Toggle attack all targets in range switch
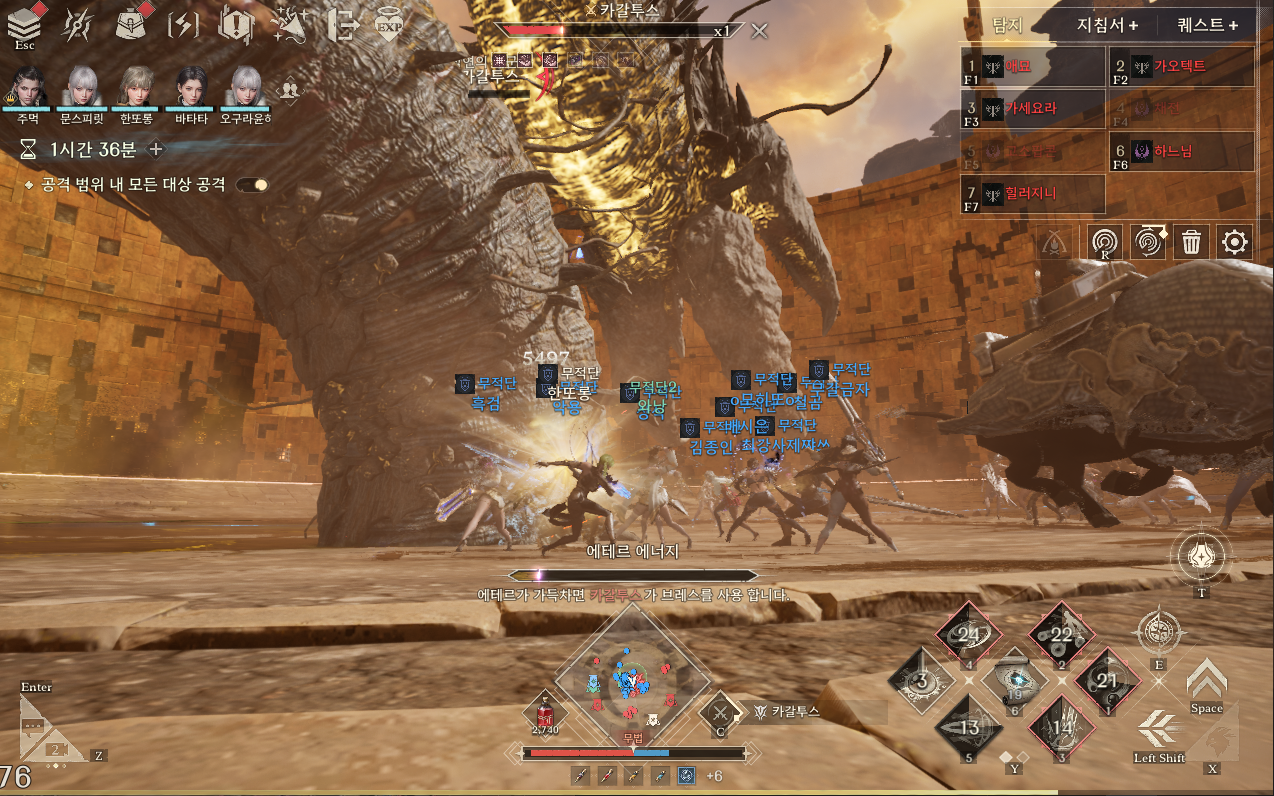 pyautogui.click(x=252, y=185)
